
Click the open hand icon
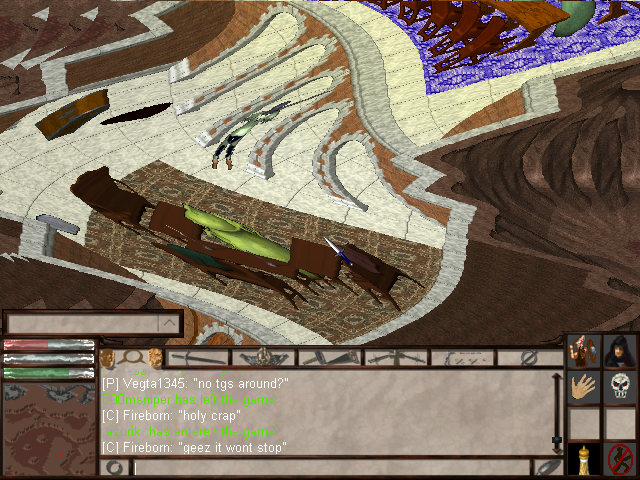[585, 386]
